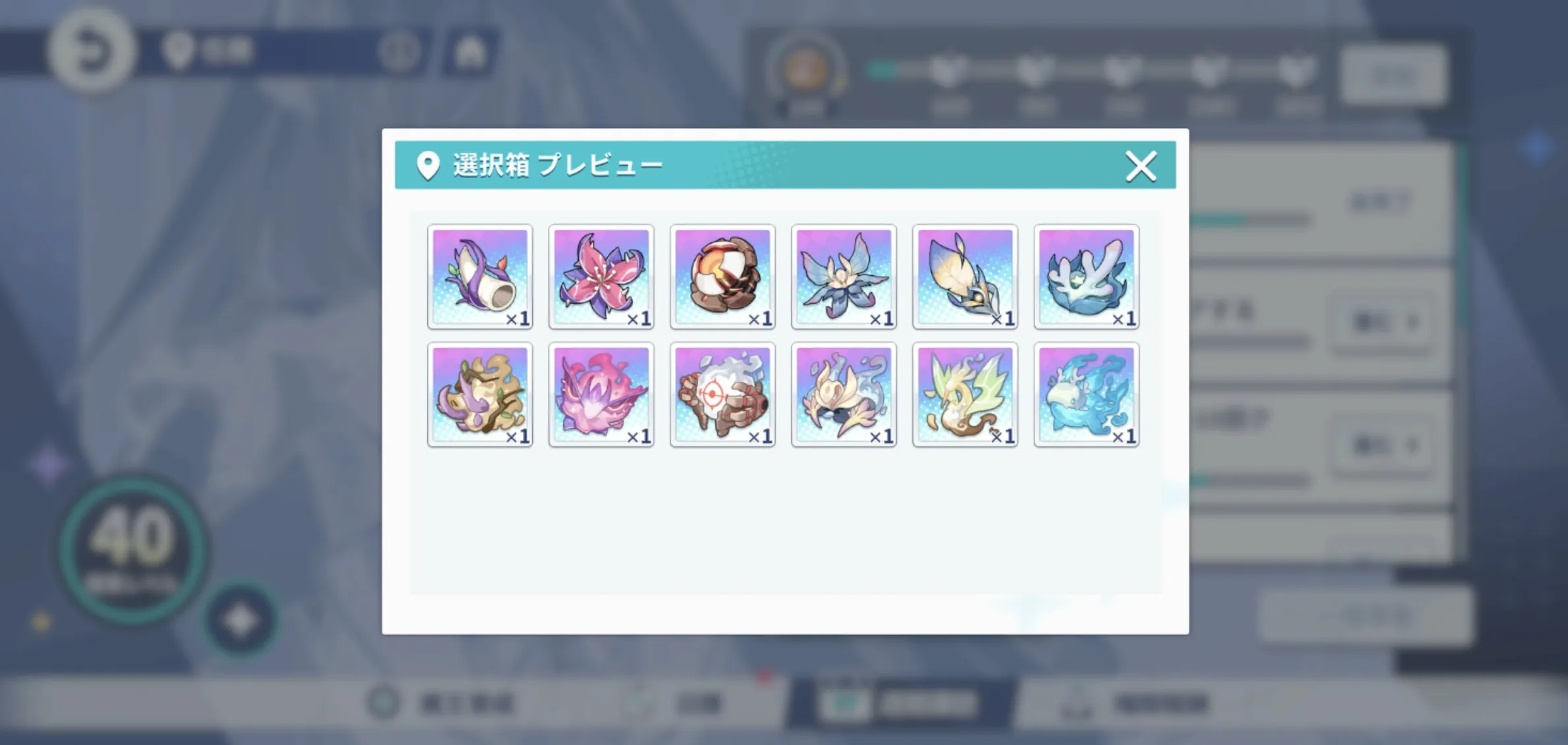Click the location pin next to the title
Screen dimensions: 1568x745
pos(429,165)
